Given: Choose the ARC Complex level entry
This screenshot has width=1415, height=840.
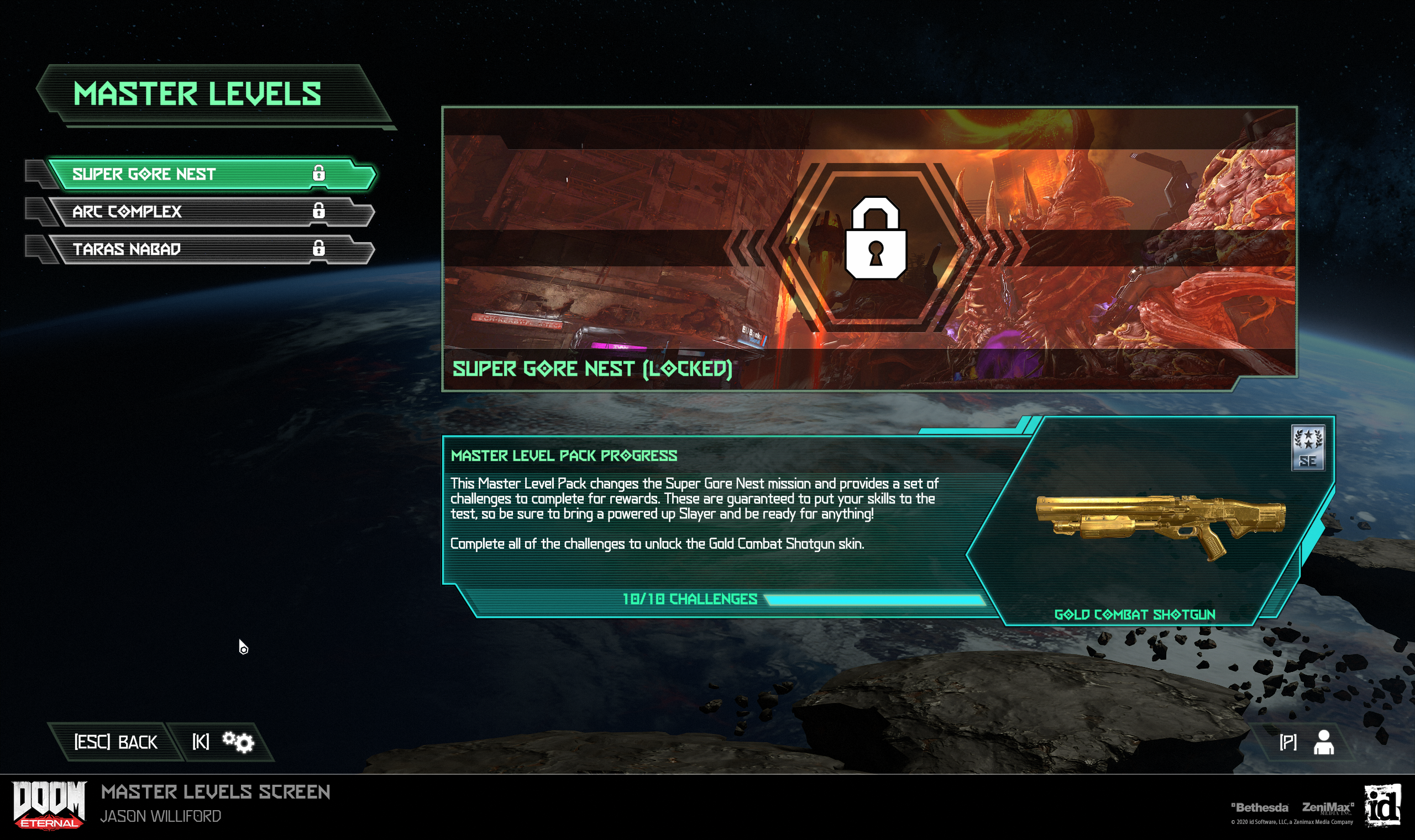Looking at the screenshot, I should point(209,212).
